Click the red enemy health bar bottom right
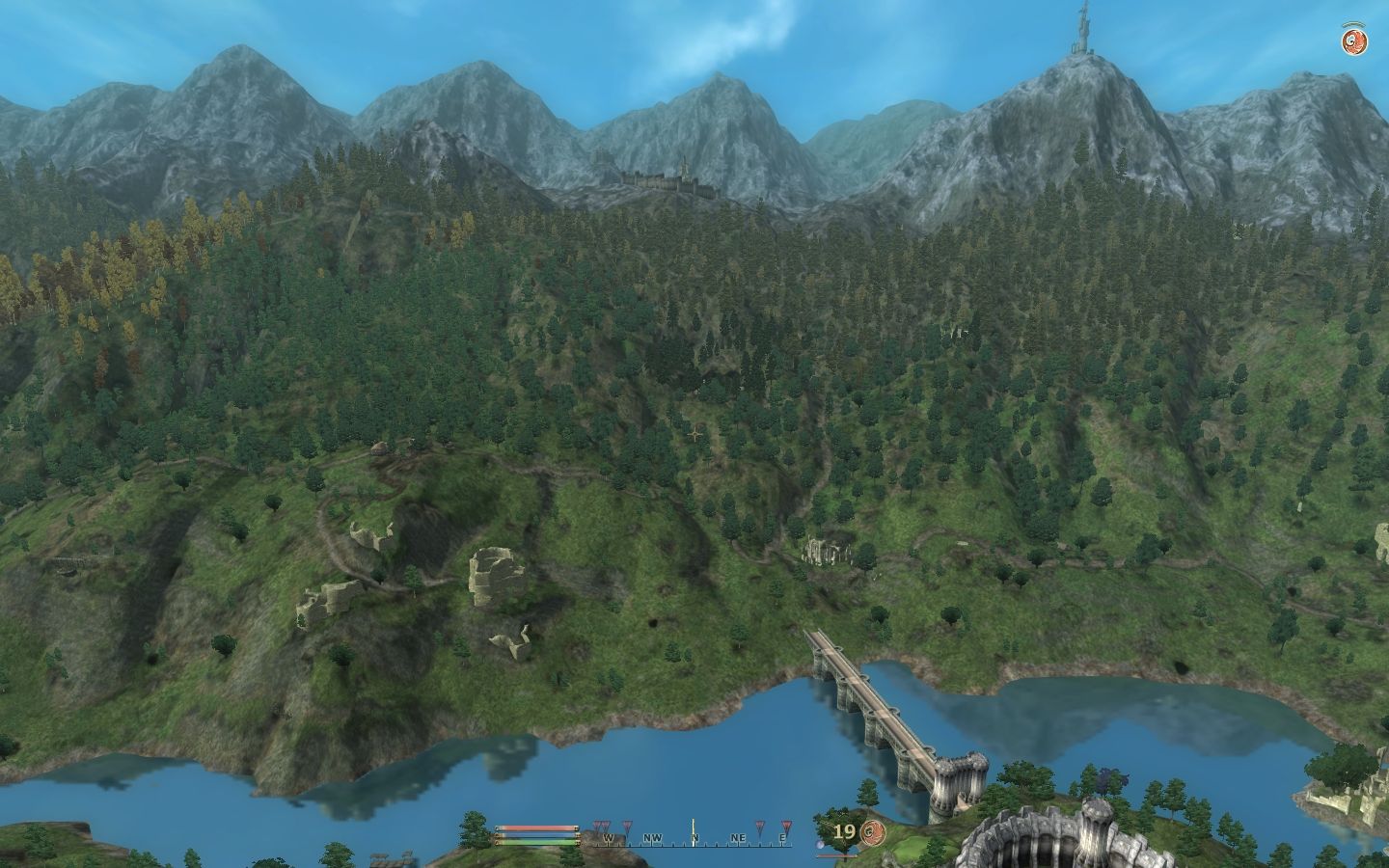 pyautogui.click(x=836, y=855)
